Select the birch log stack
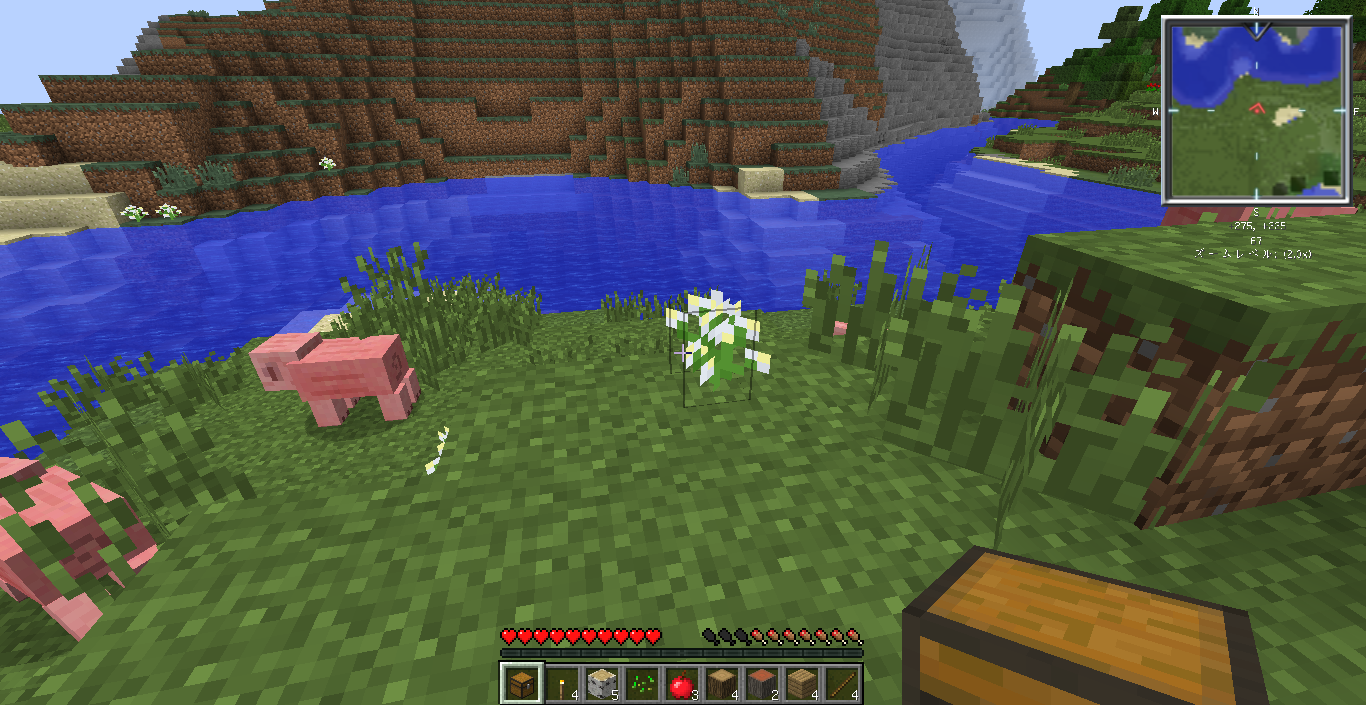Screen dimensions: 1366x705 [601, 684]
